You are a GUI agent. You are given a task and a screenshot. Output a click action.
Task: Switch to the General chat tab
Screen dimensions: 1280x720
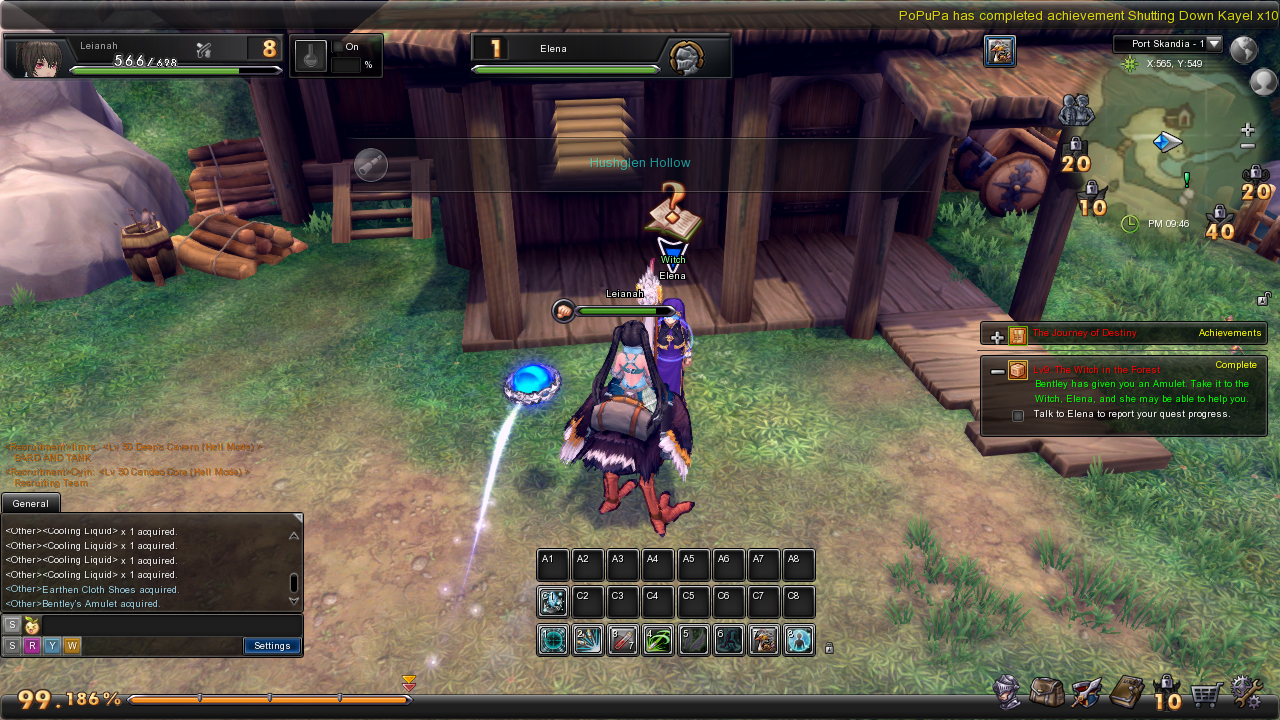pos(31,504)
